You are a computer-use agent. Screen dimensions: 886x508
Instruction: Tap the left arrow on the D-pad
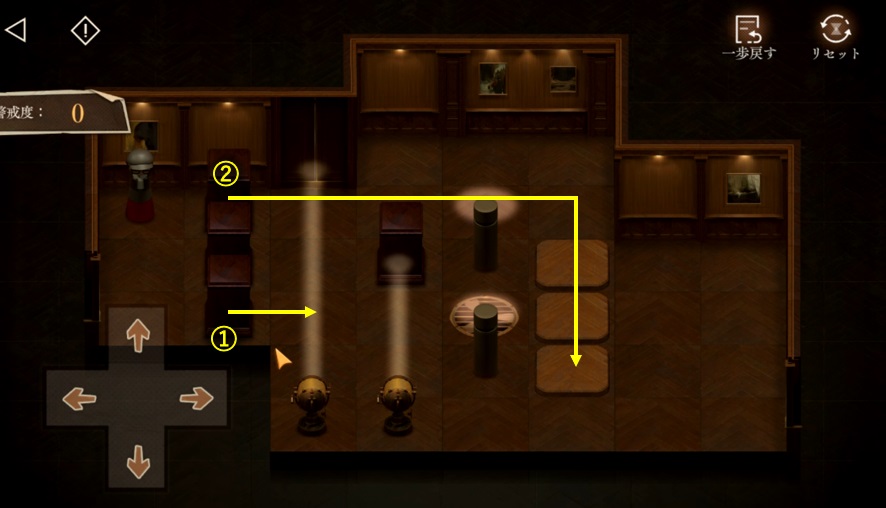(x=78, y=399)
